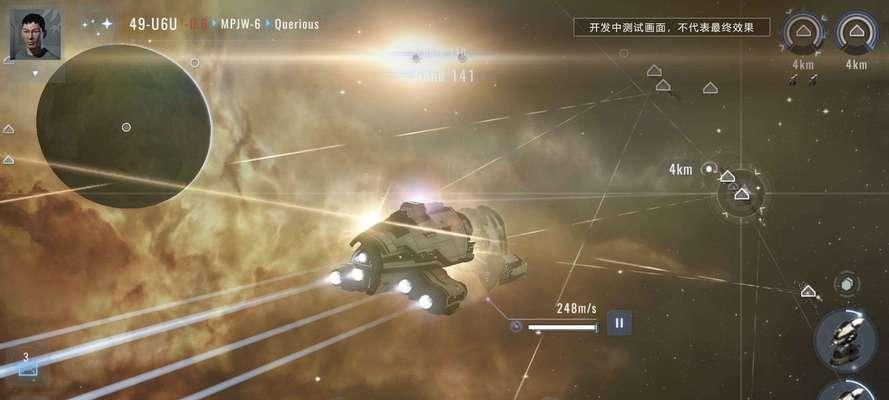889x400 pixels.
Task: Select the MPJW-6 constellation label
Action: [x=239, y=24]
